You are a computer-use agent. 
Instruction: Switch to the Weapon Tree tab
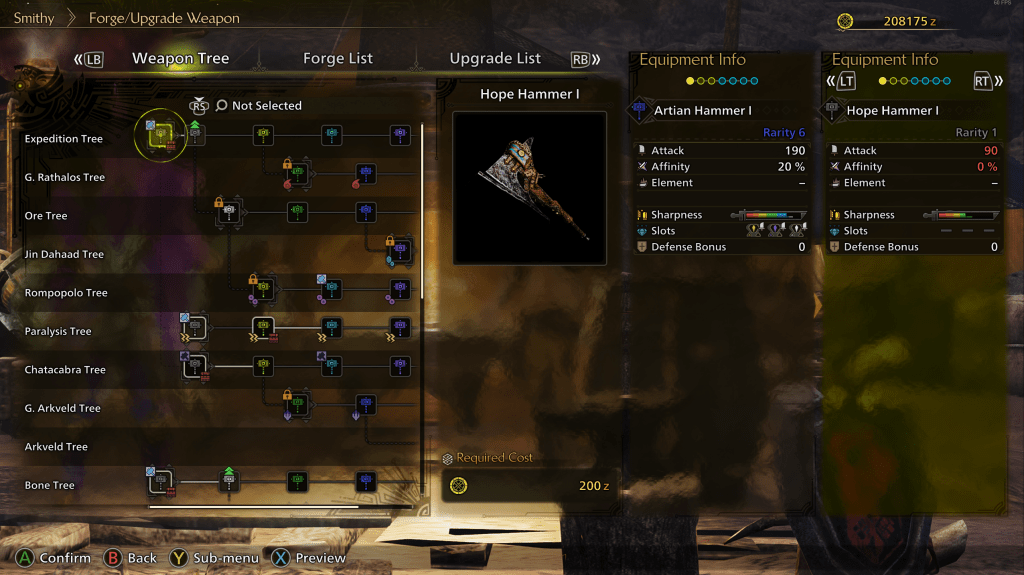180,59
